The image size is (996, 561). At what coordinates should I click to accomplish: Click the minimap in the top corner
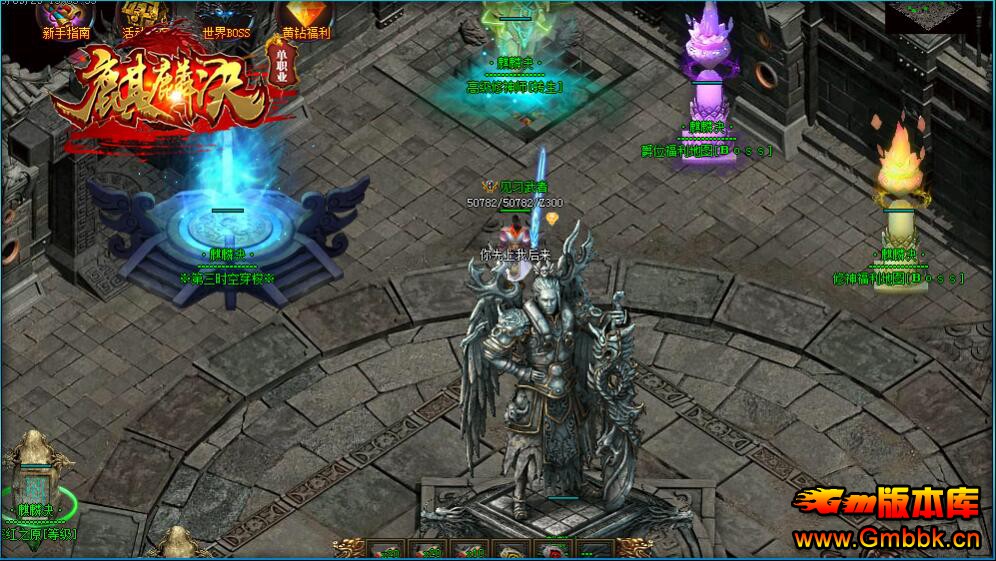(x=924, y=14)
